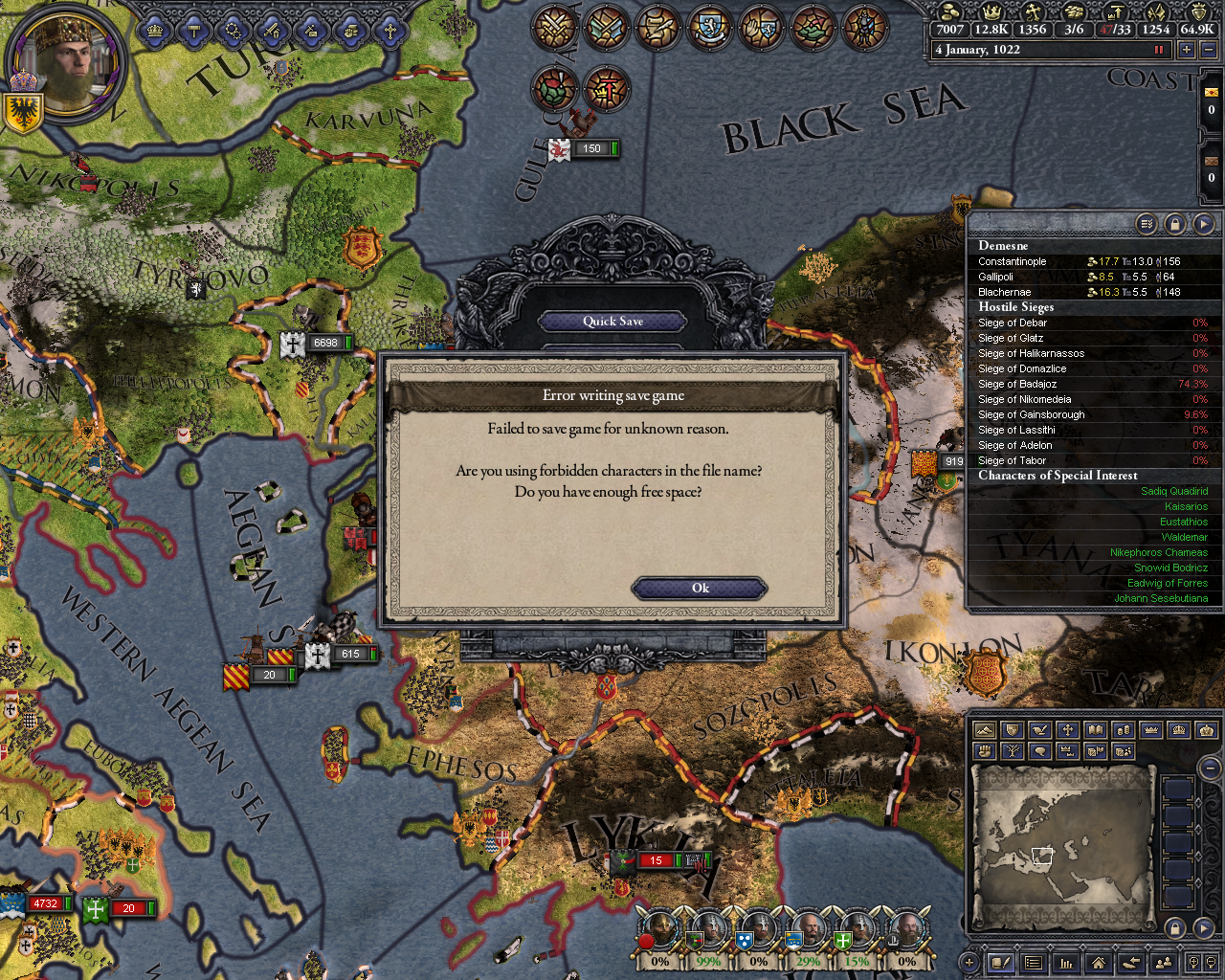Click the crossed swords alert icon
This screenshot has height=980, width=1225.
[x=554, y=27]
